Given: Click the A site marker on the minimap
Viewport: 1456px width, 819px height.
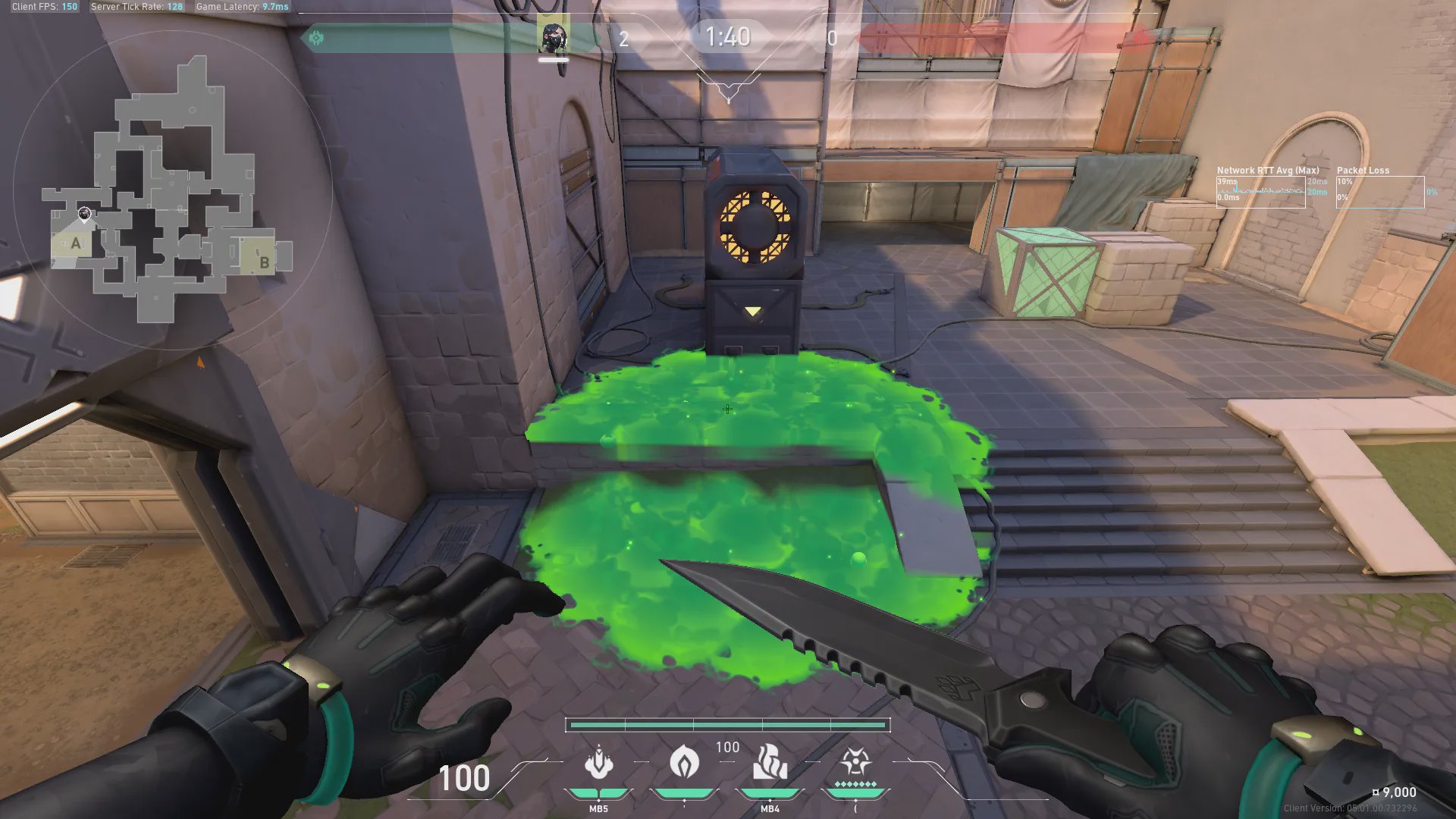Looking at the screenshot, I should (x=75, y=244).
